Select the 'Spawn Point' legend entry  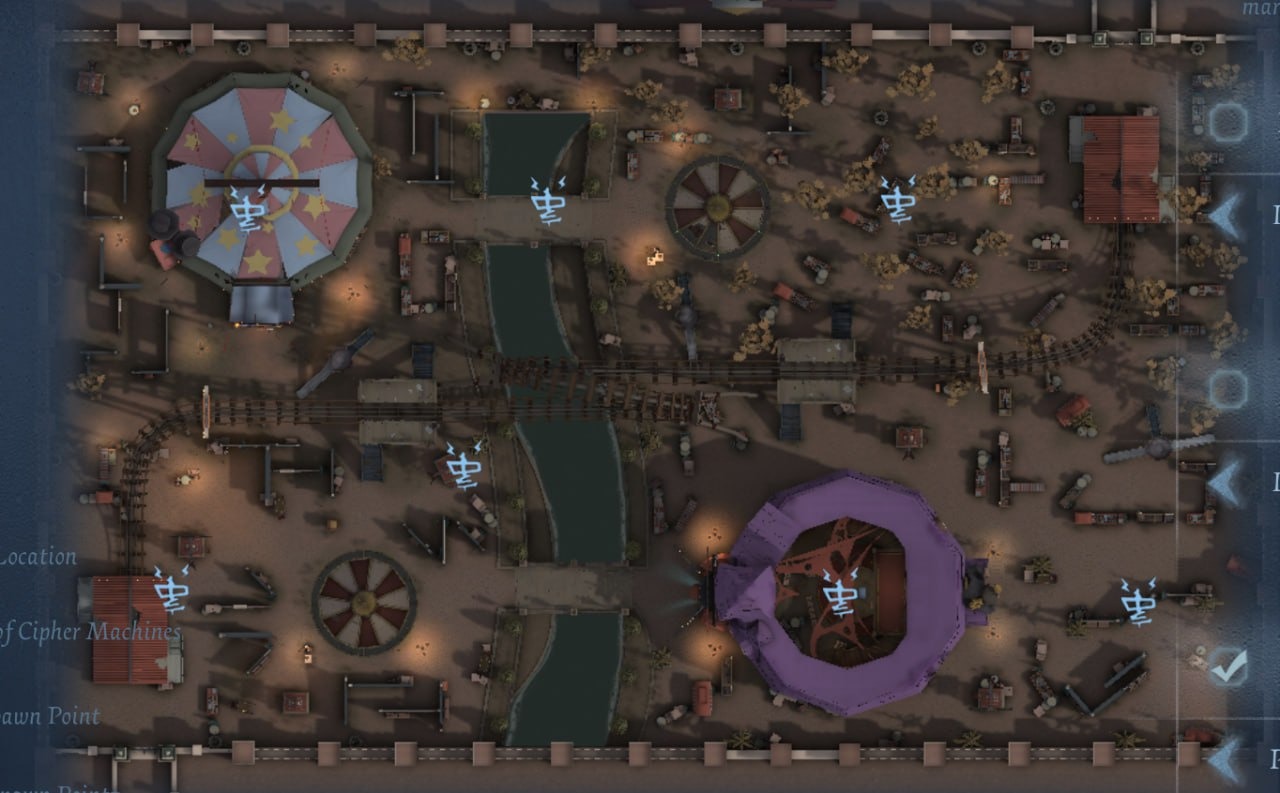pos(50,716)
